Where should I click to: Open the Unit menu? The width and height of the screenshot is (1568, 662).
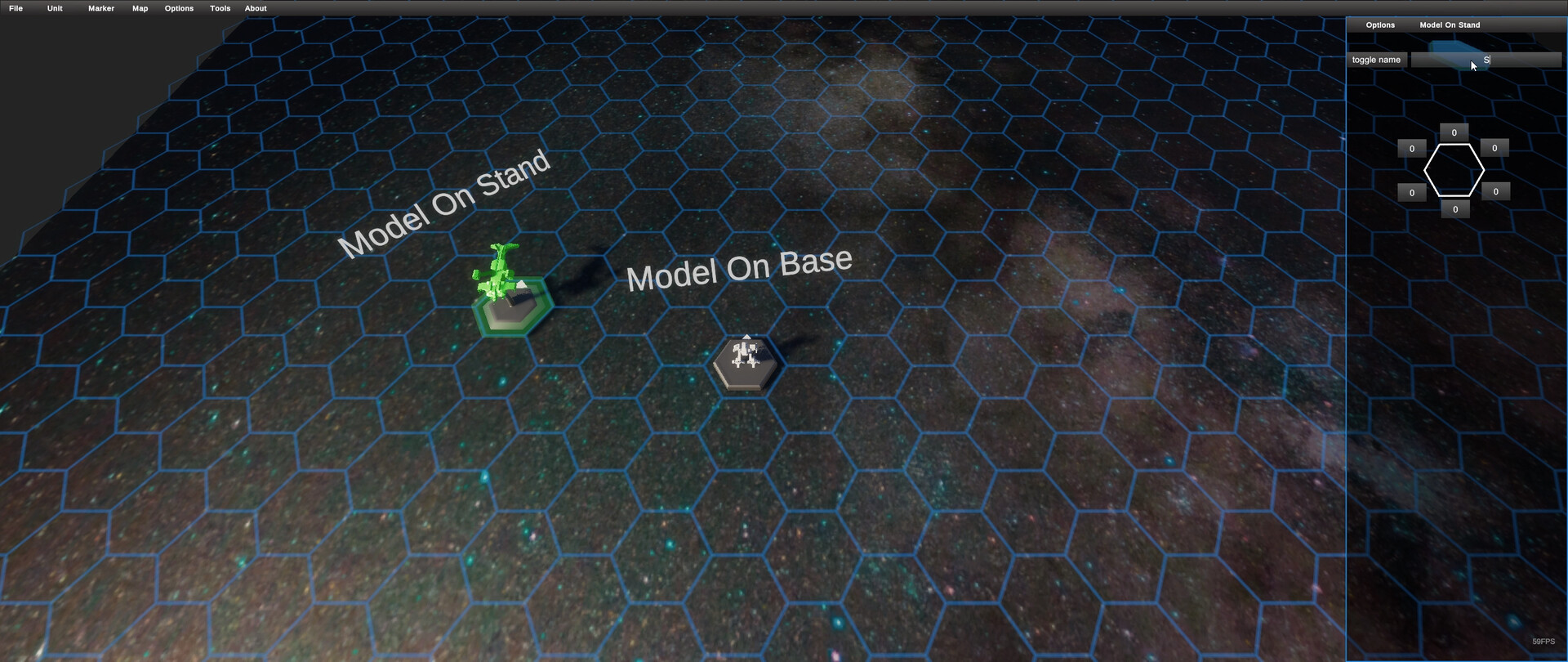[x=54, y=8]
